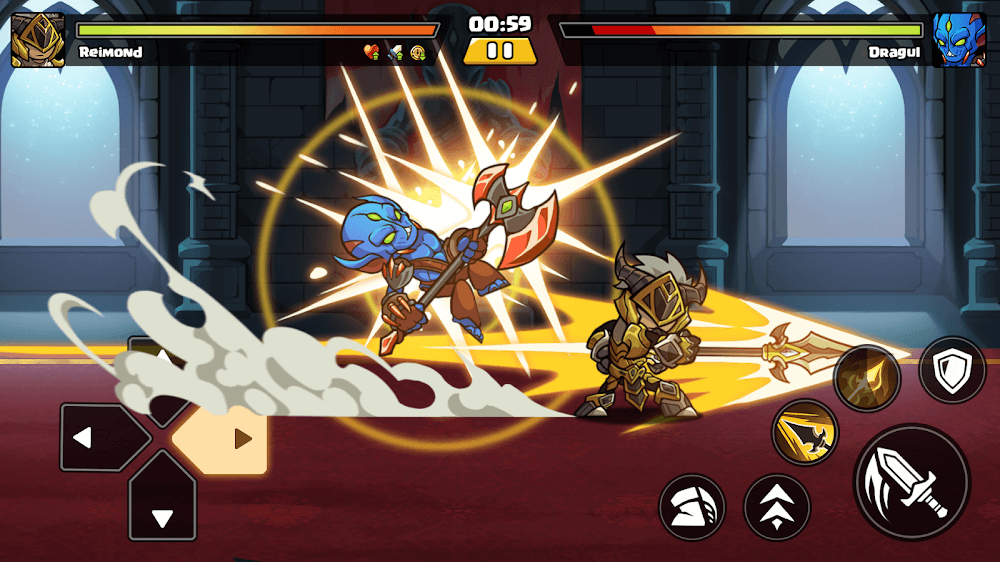Activate the shield block button
Screen dimensions: 1000x562
(952, 370)
